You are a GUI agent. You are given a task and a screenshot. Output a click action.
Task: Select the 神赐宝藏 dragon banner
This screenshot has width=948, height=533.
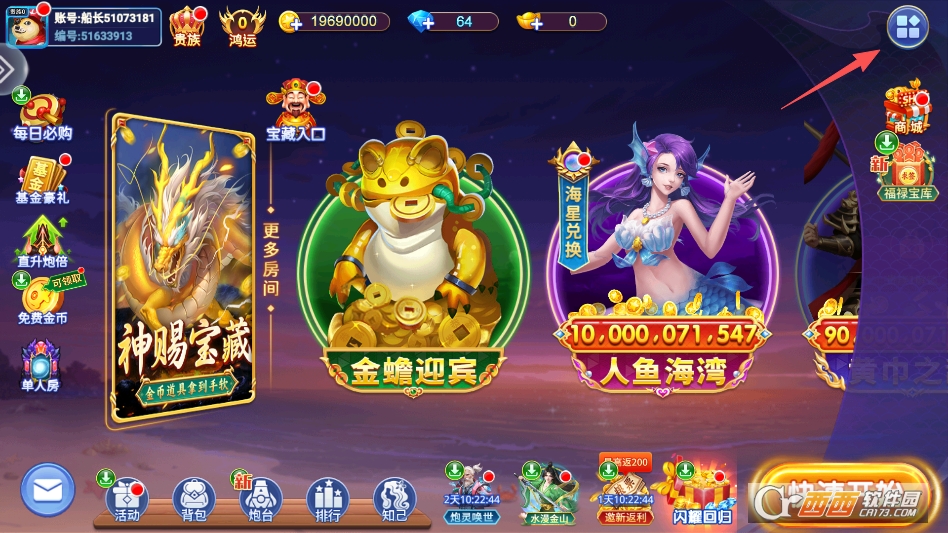point(181,270)
